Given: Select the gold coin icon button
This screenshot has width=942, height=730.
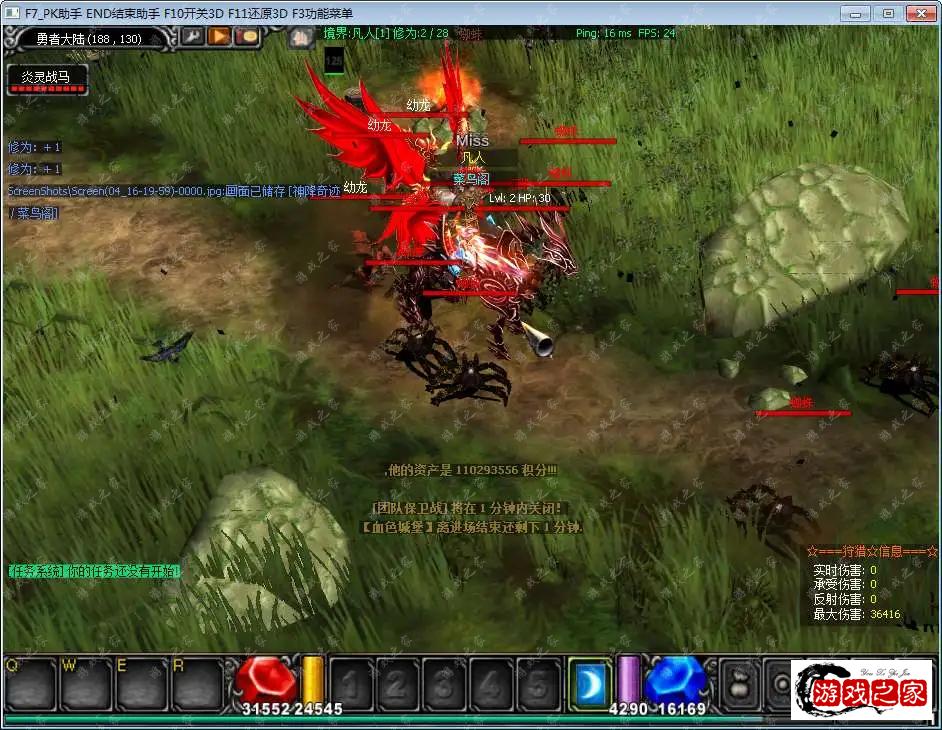Looking at the screenshot, I should [x=247, y=37].
